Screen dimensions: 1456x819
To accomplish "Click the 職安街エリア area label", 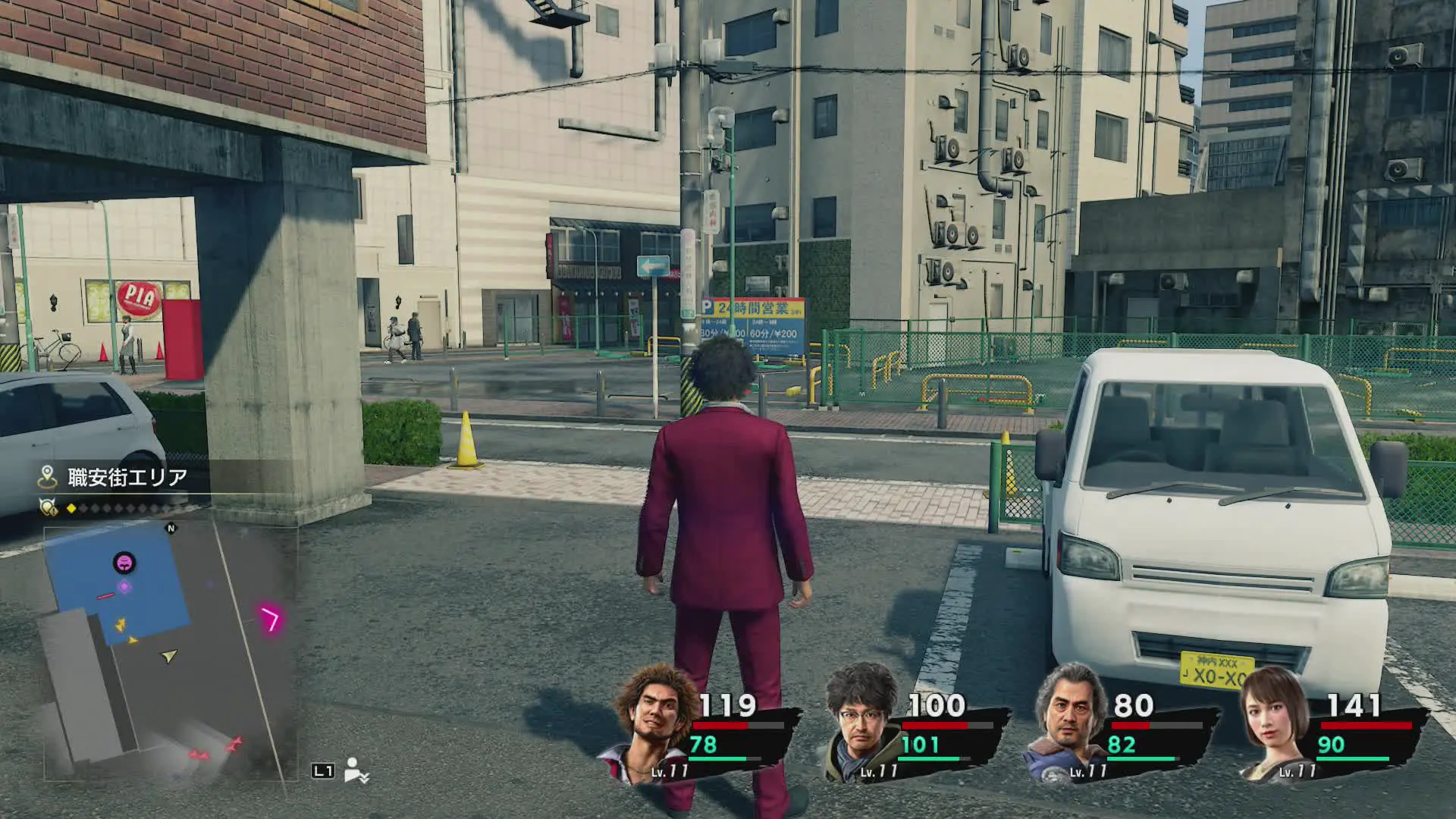I will tap(127, 477).
